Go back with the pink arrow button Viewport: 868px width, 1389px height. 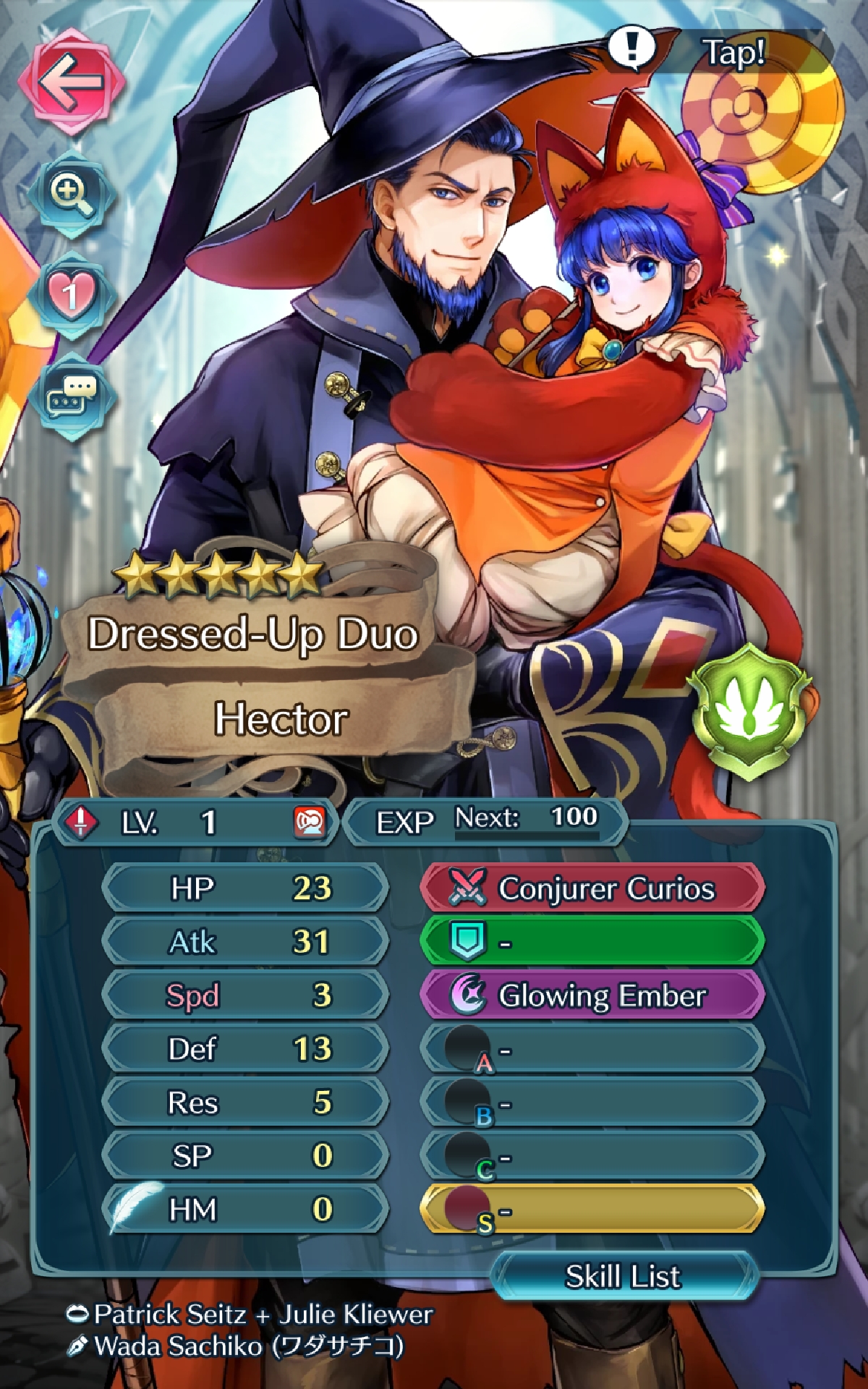point(71,81)
